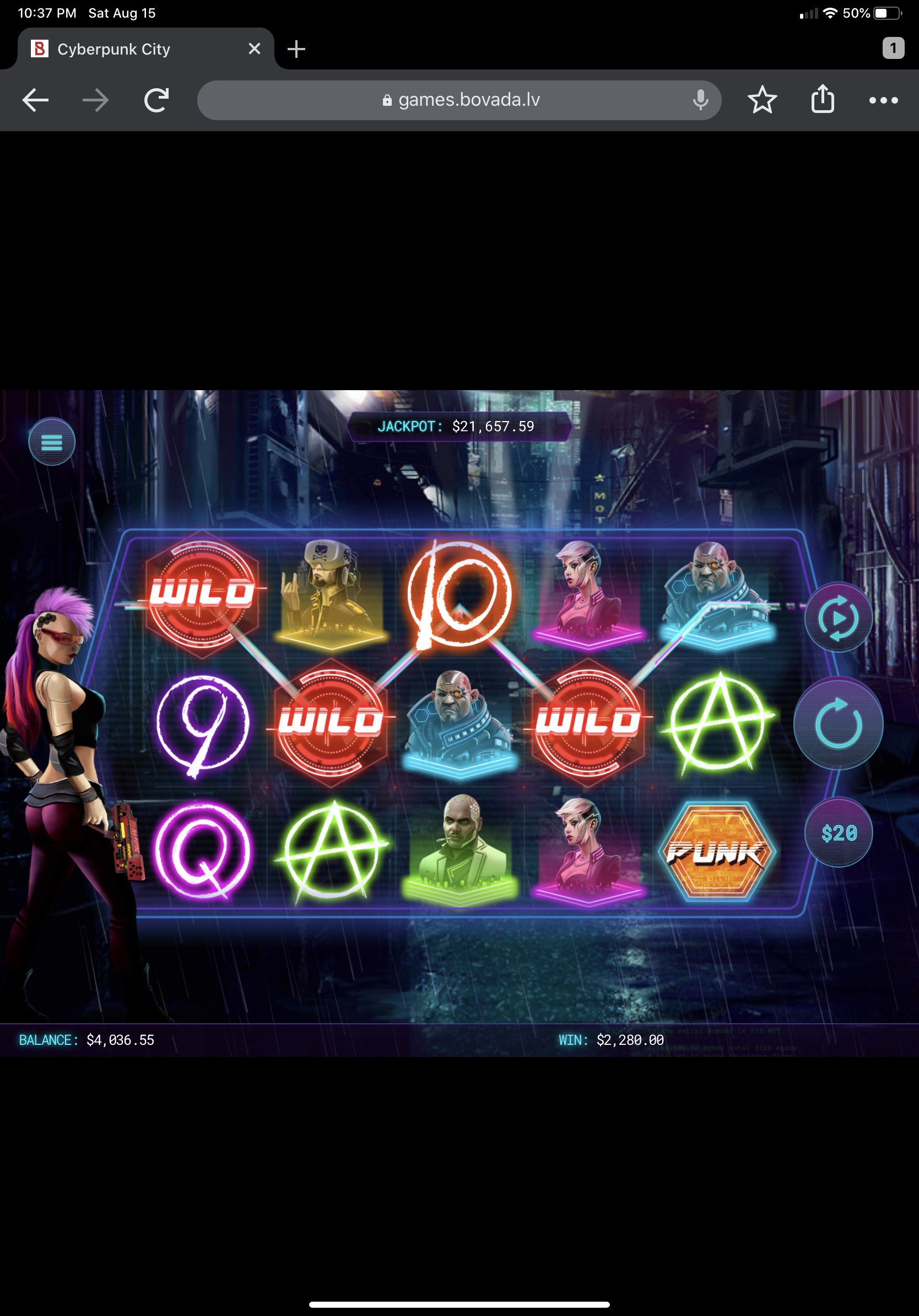The image size is (919, 1316).
Task: Bookmark the page with the star icon
Action: pos(762,100)
